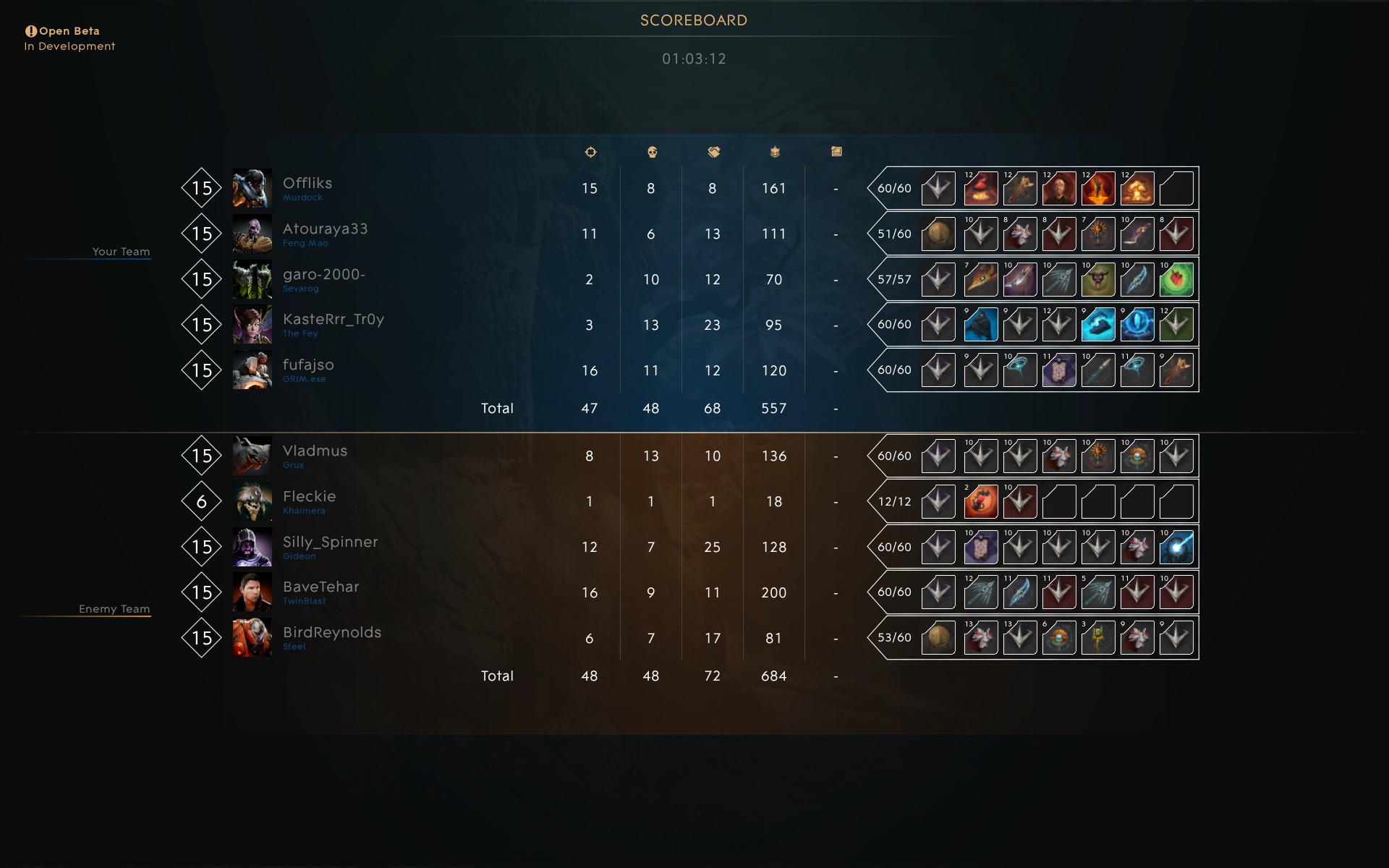Select fufajso in your team list
The height and width of the screenshot is (868, 1389).
pyautogui.click(x=308, y=365)
